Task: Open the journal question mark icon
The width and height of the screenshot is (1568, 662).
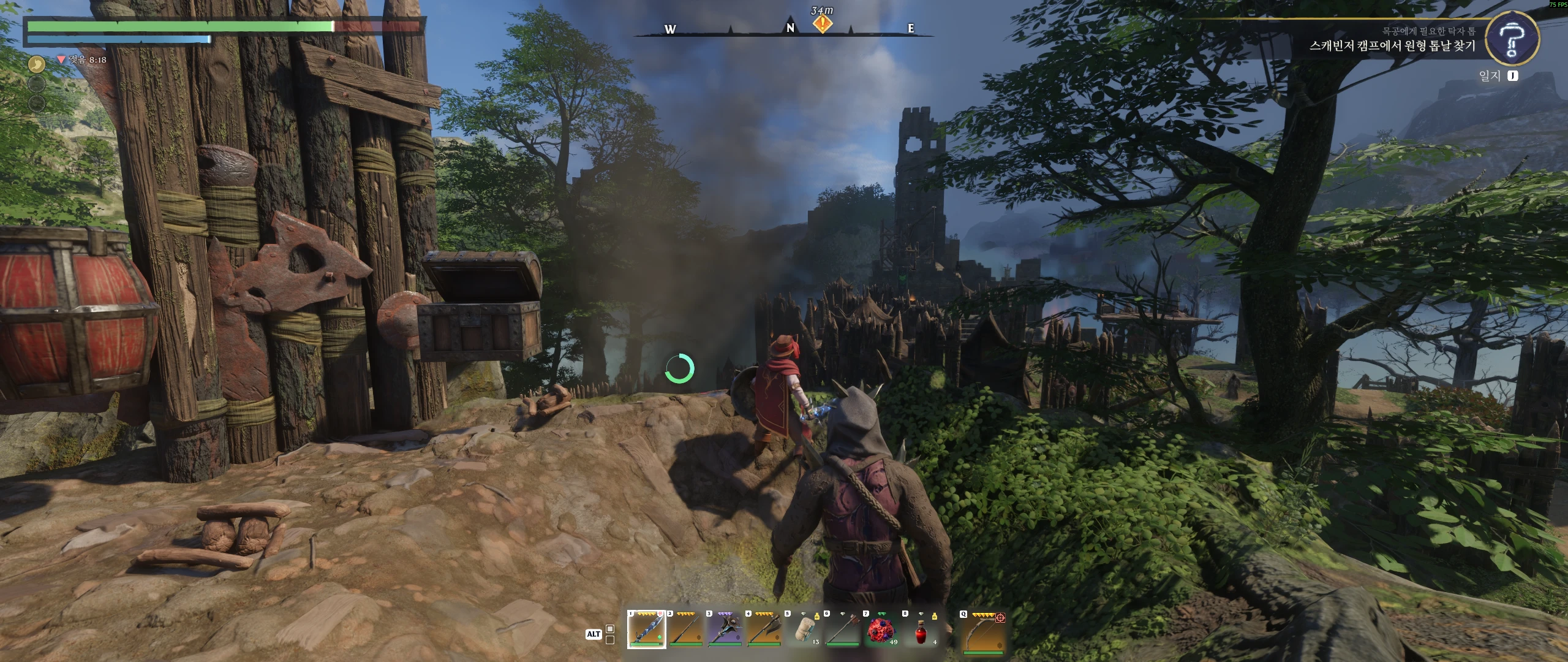Action: 1511,38
